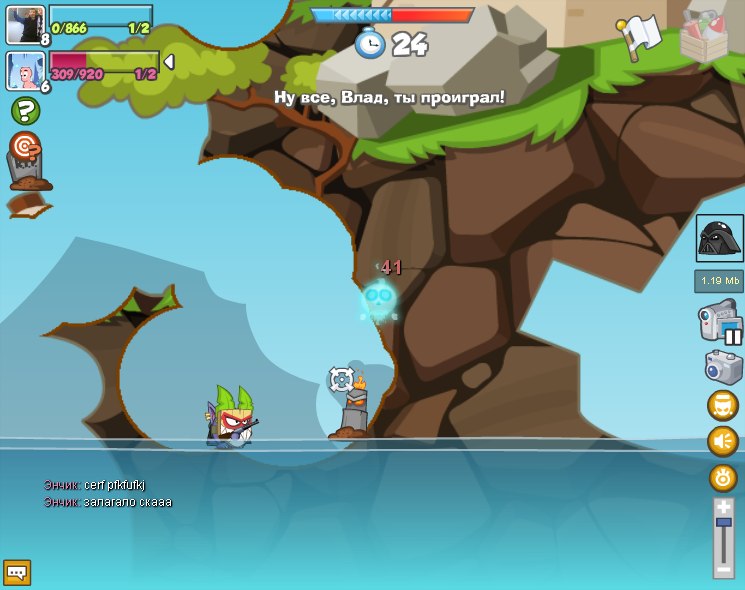745x590 pixels.
Task: Take a screenshot with the photo camera
Action: 723,366
